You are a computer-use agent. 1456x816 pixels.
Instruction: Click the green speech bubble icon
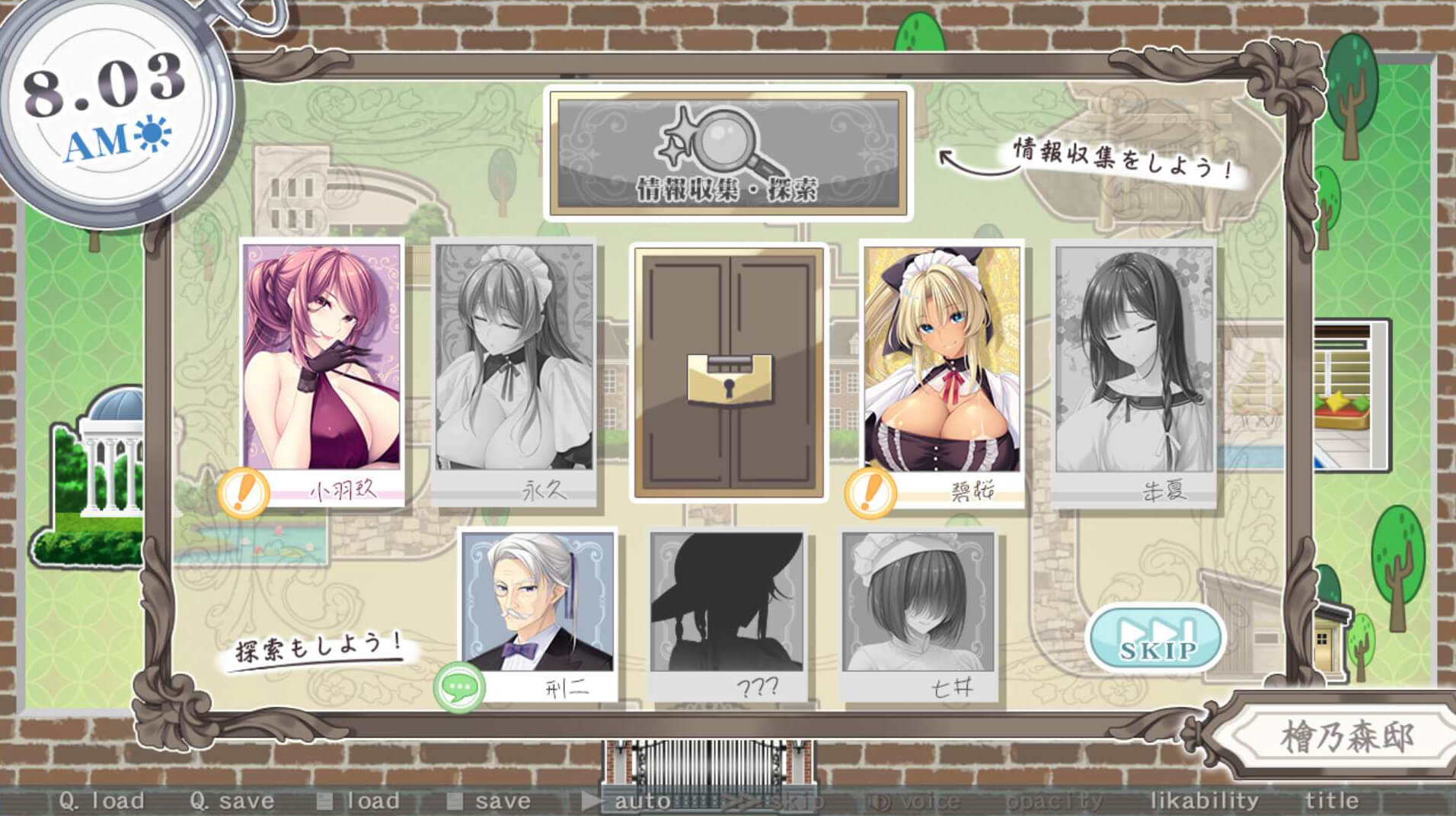coord(459,688)
